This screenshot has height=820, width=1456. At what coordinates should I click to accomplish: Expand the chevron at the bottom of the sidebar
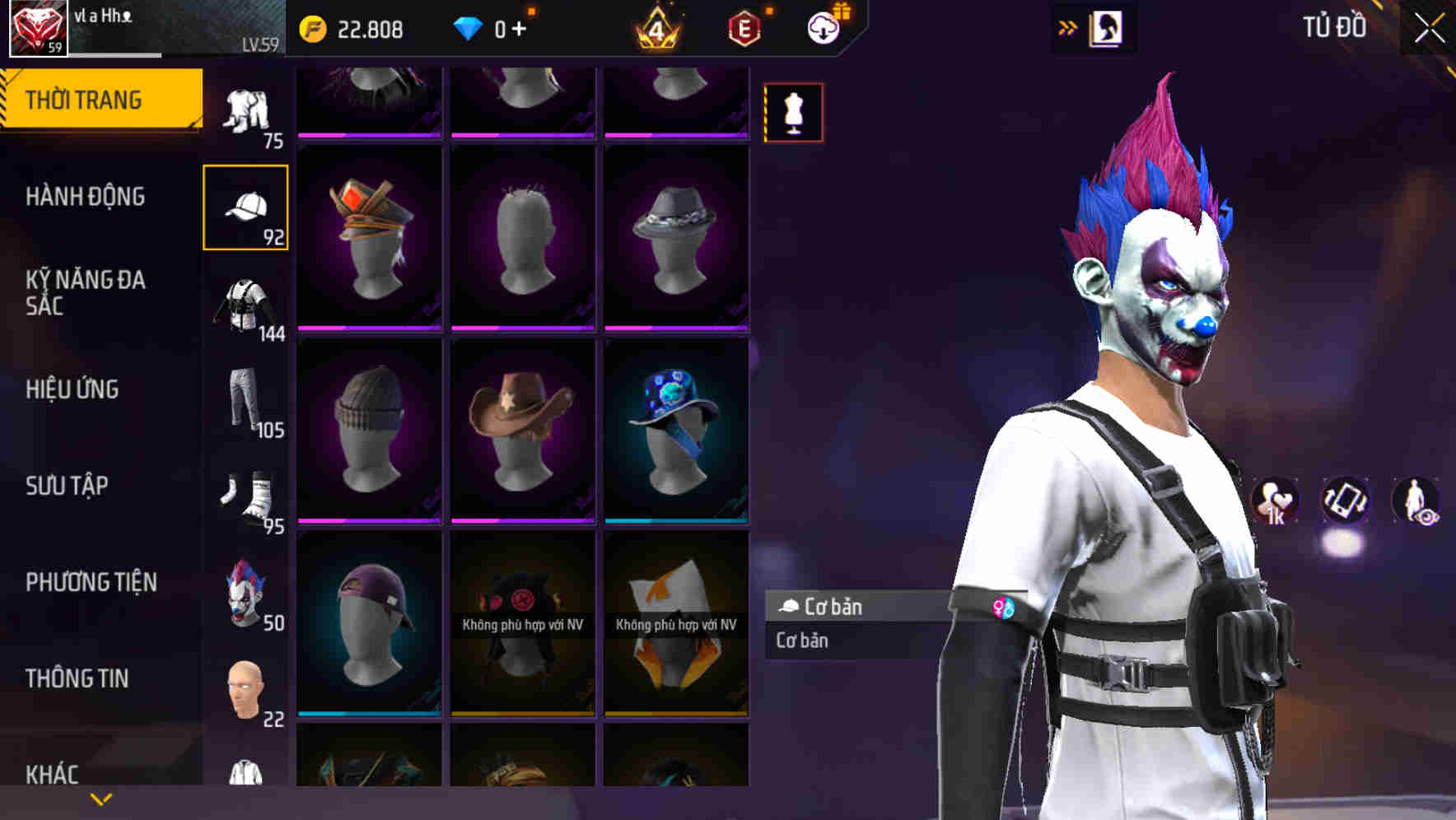click(x=101, y=799)
